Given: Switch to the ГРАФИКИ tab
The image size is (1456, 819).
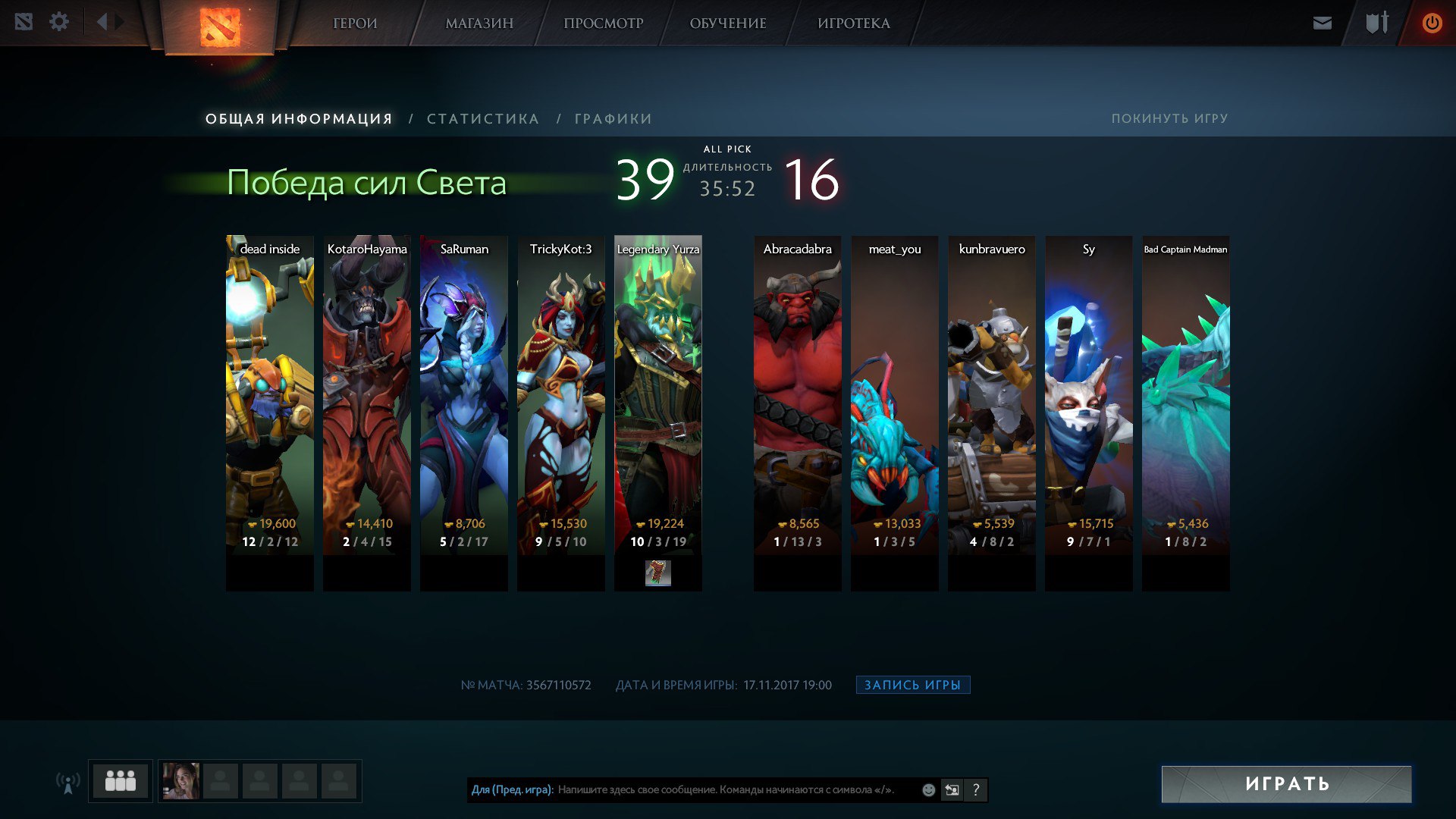Looking at the screenshot, I should click(613, 119).
